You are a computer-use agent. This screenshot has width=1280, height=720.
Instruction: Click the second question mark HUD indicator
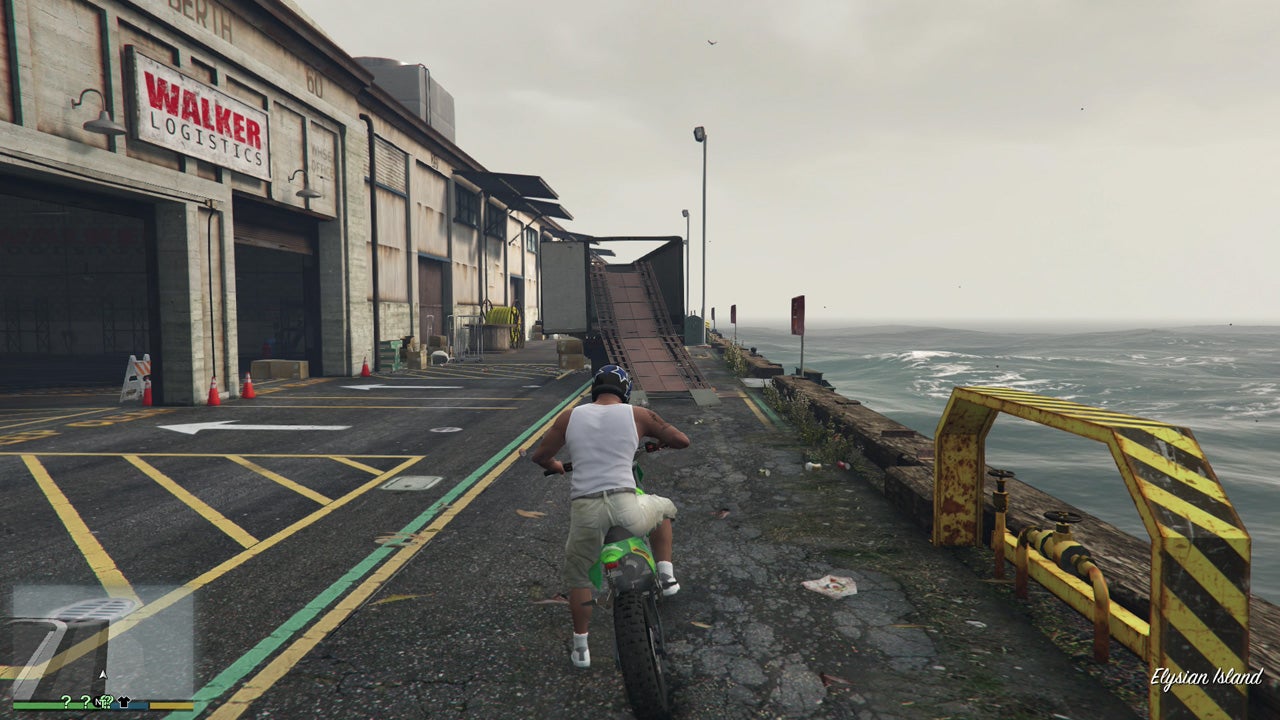click(x=86, y=700)
